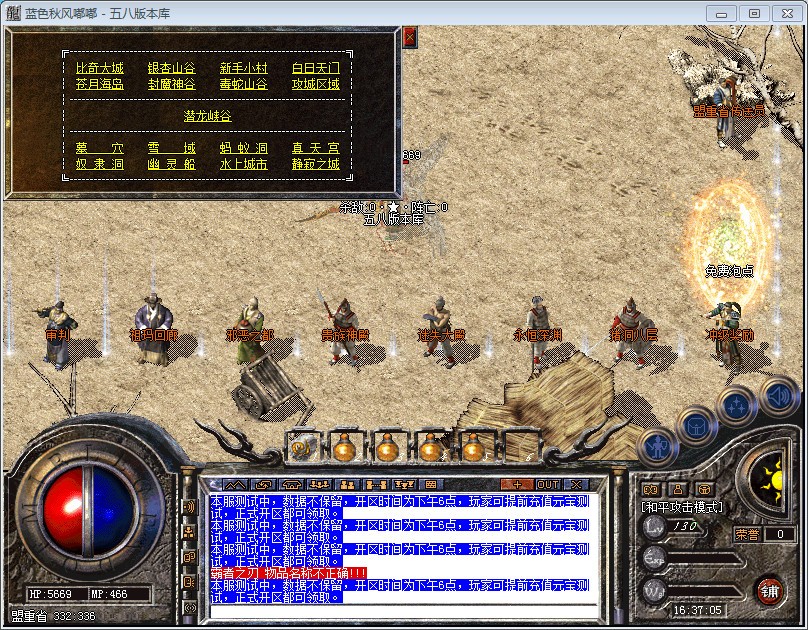Toggle the speaker sound orb
The height and width of the screenshot is (630, 808).
pos(778,396)
